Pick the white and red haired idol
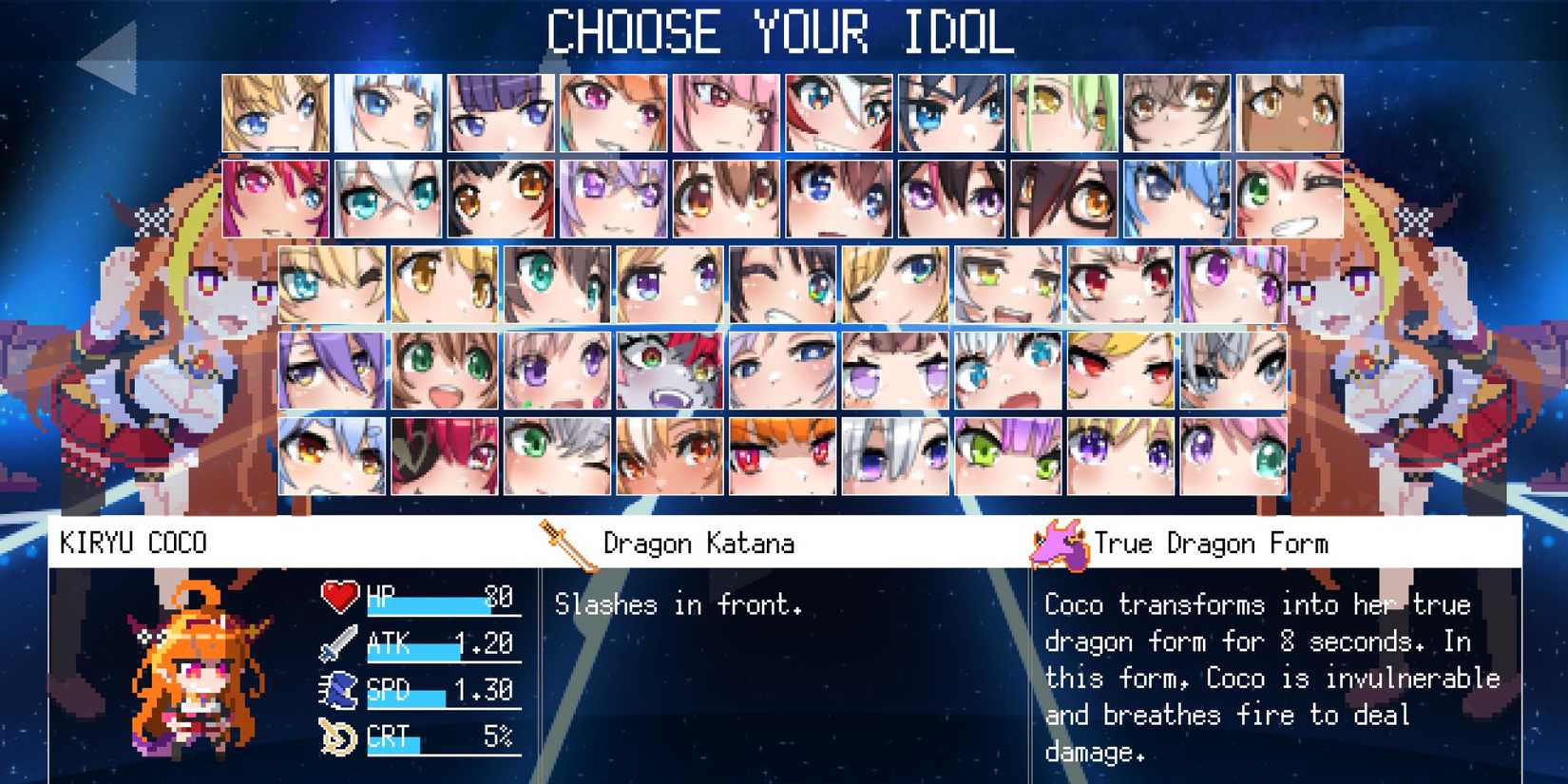Screen dimensions: 1568x784 click(x=838, y=113)
